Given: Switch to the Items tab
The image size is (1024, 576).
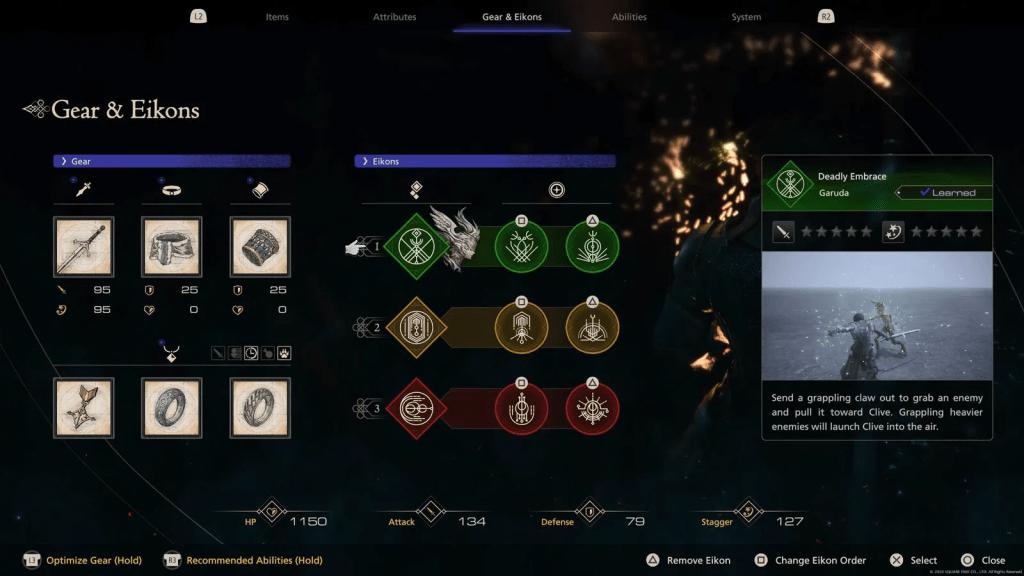Looking at the screenshot, I should 277,17.
